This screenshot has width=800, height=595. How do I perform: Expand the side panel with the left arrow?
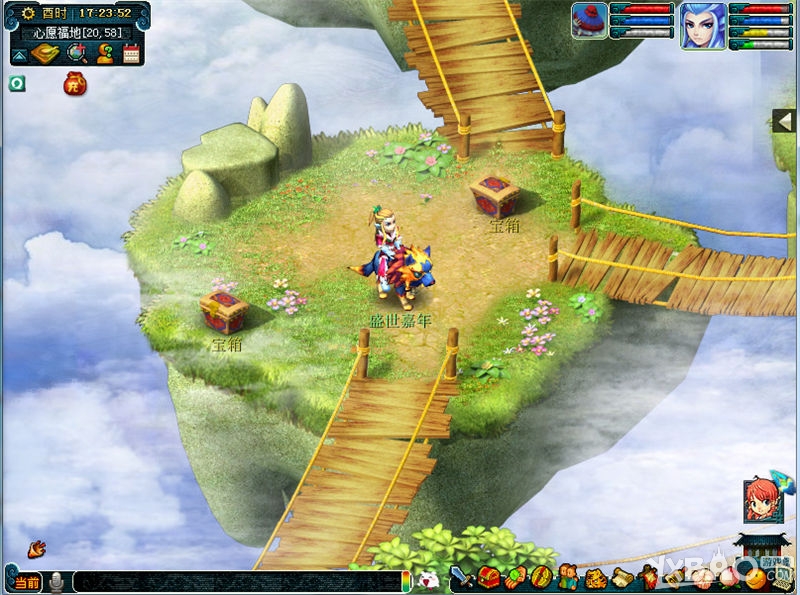click(785, 121)
